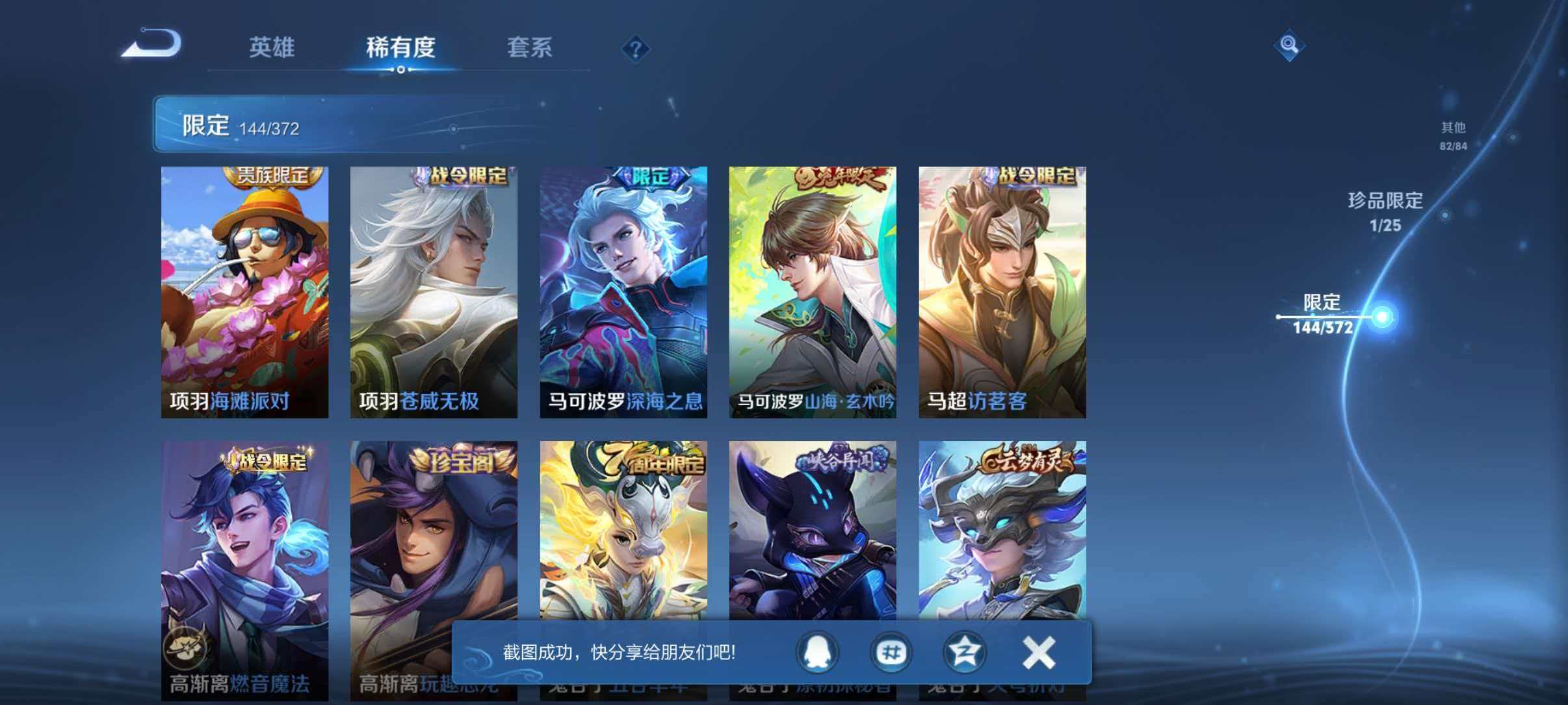Screen dimensions: 1568x705
Task: Click the question mark help icon
Action: (x=636, y=49)
